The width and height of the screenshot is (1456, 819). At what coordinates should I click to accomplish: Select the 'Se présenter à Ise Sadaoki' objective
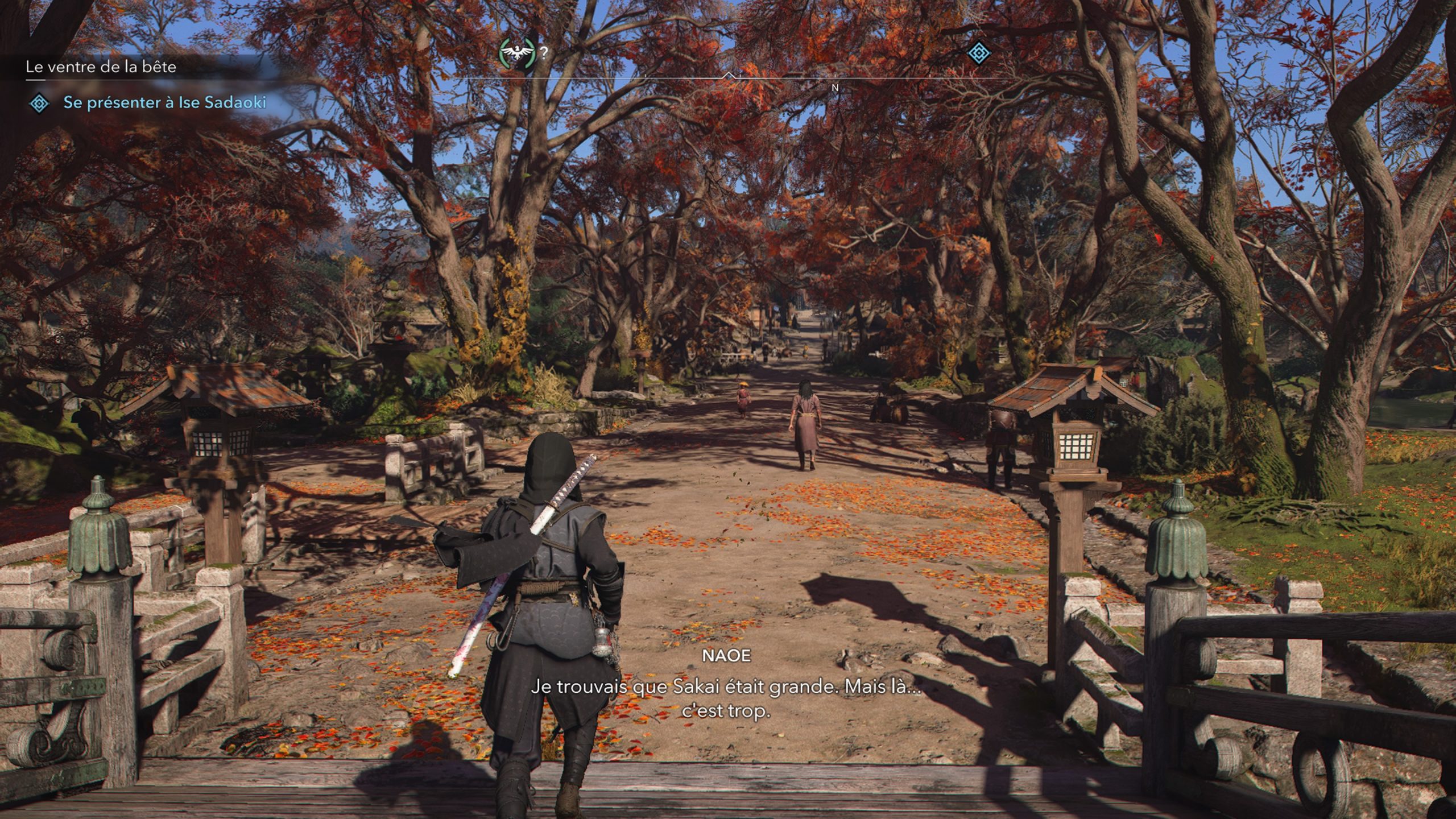(164, 102)
